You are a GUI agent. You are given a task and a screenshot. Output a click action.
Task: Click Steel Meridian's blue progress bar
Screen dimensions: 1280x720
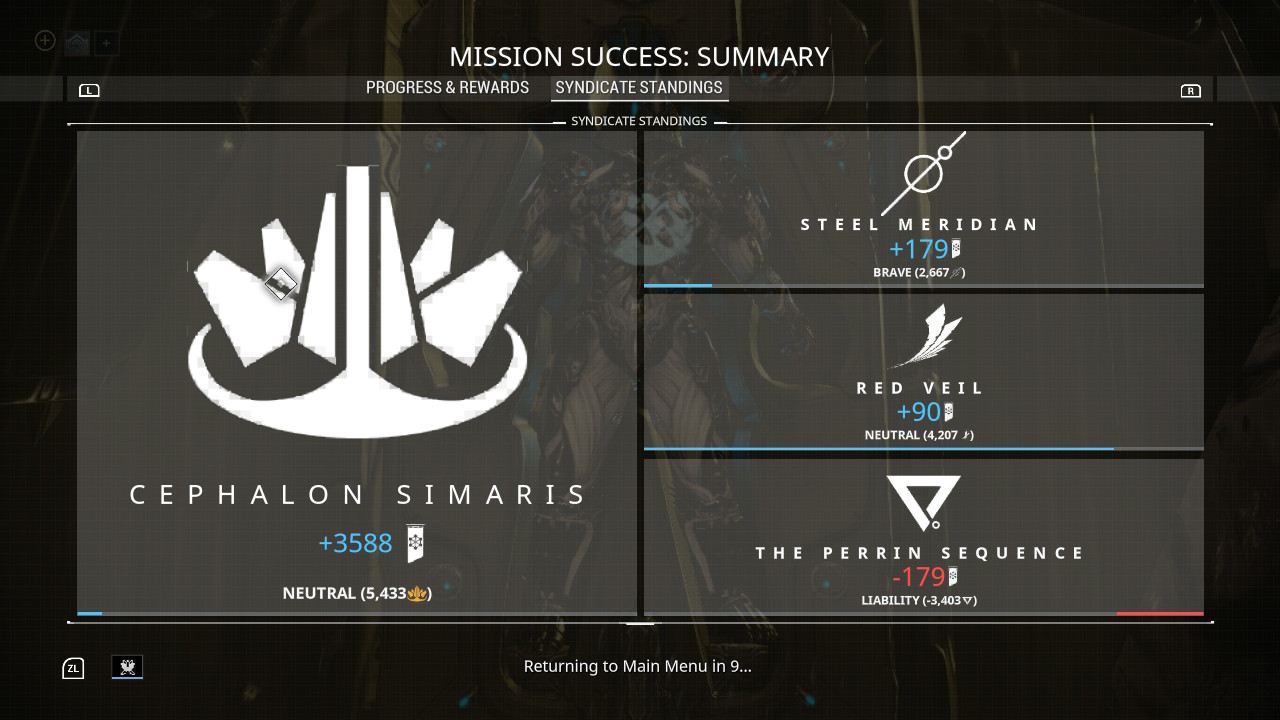point(678,287)
